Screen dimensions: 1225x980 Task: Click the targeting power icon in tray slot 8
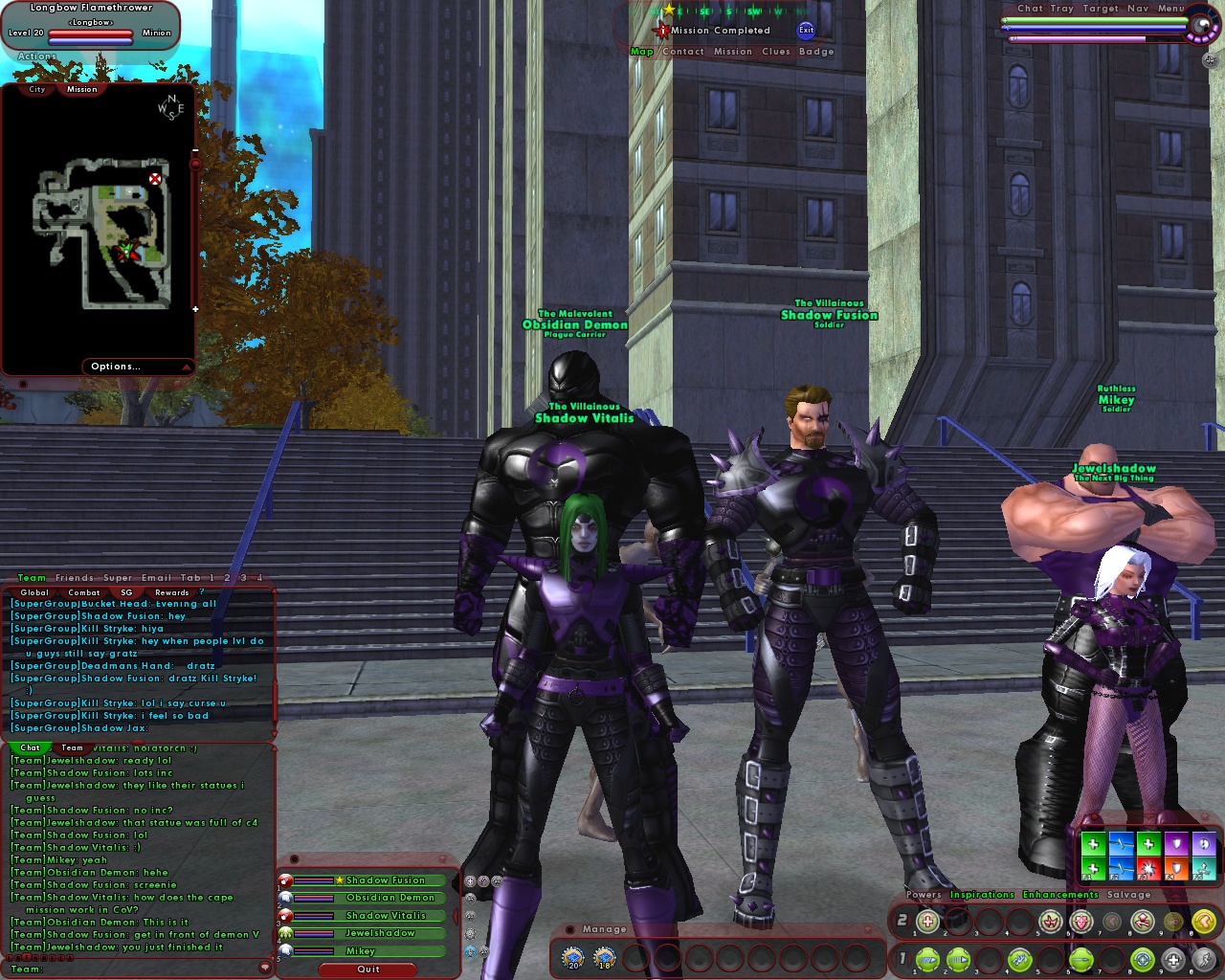(x=1142, y=958)
